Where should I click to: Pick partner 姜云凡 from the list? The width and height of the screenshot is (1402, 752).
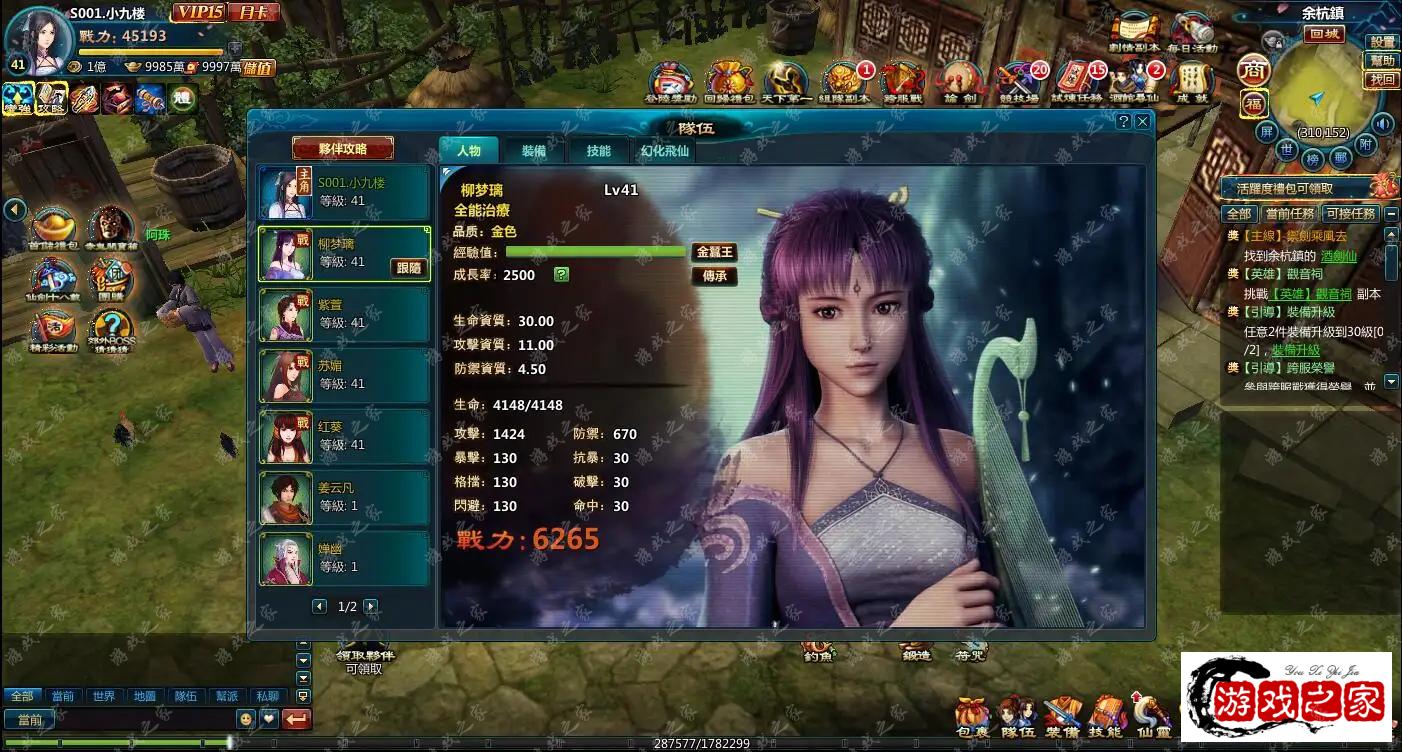coord(344,498)
